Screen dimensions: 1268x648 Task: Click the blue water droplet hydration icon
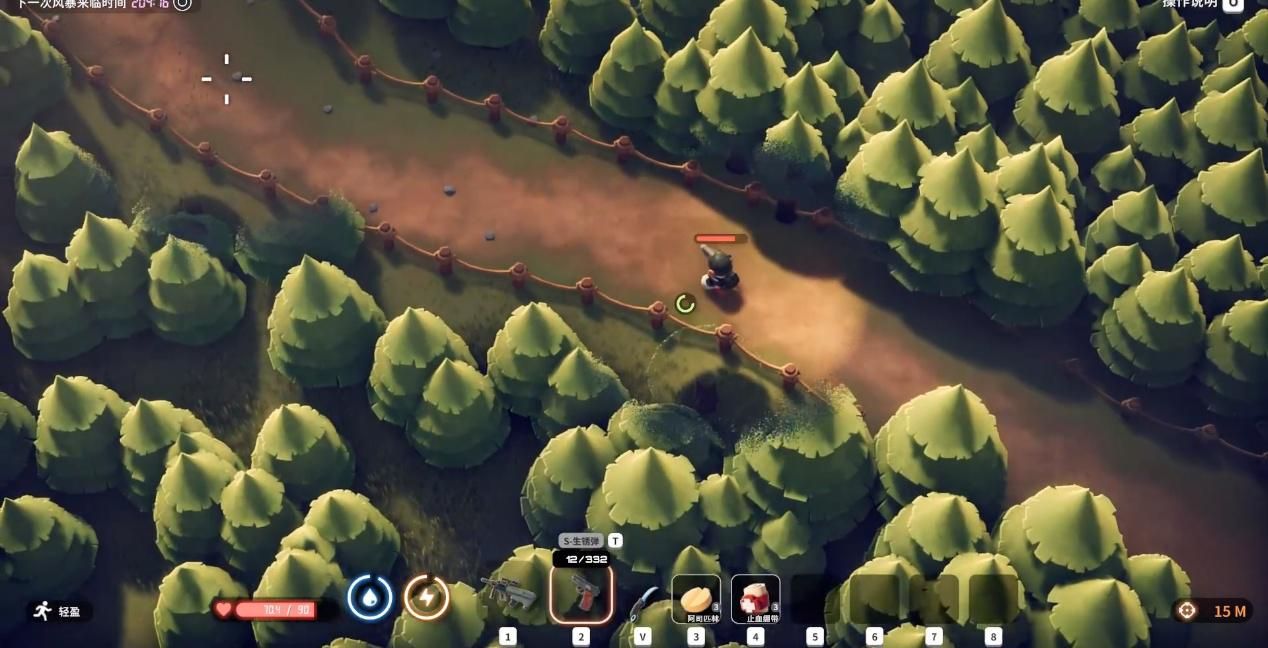click(370, 598)
